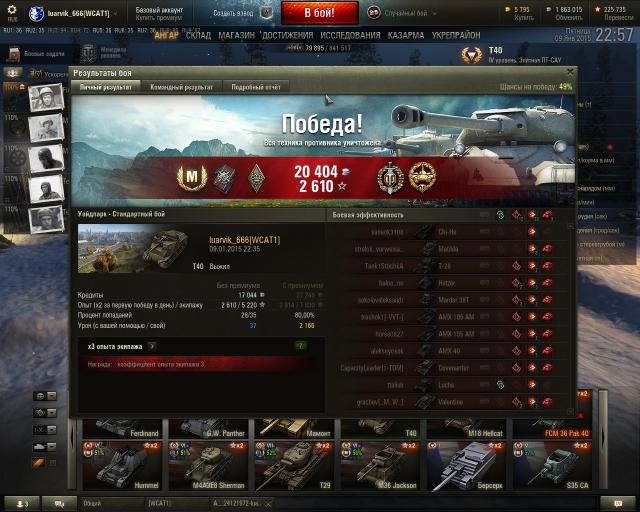Open the "Укрепрайон" stronghold section
The height and width of the screenshot is (512, 640).
pyautogui.click(x=455, y=35)
